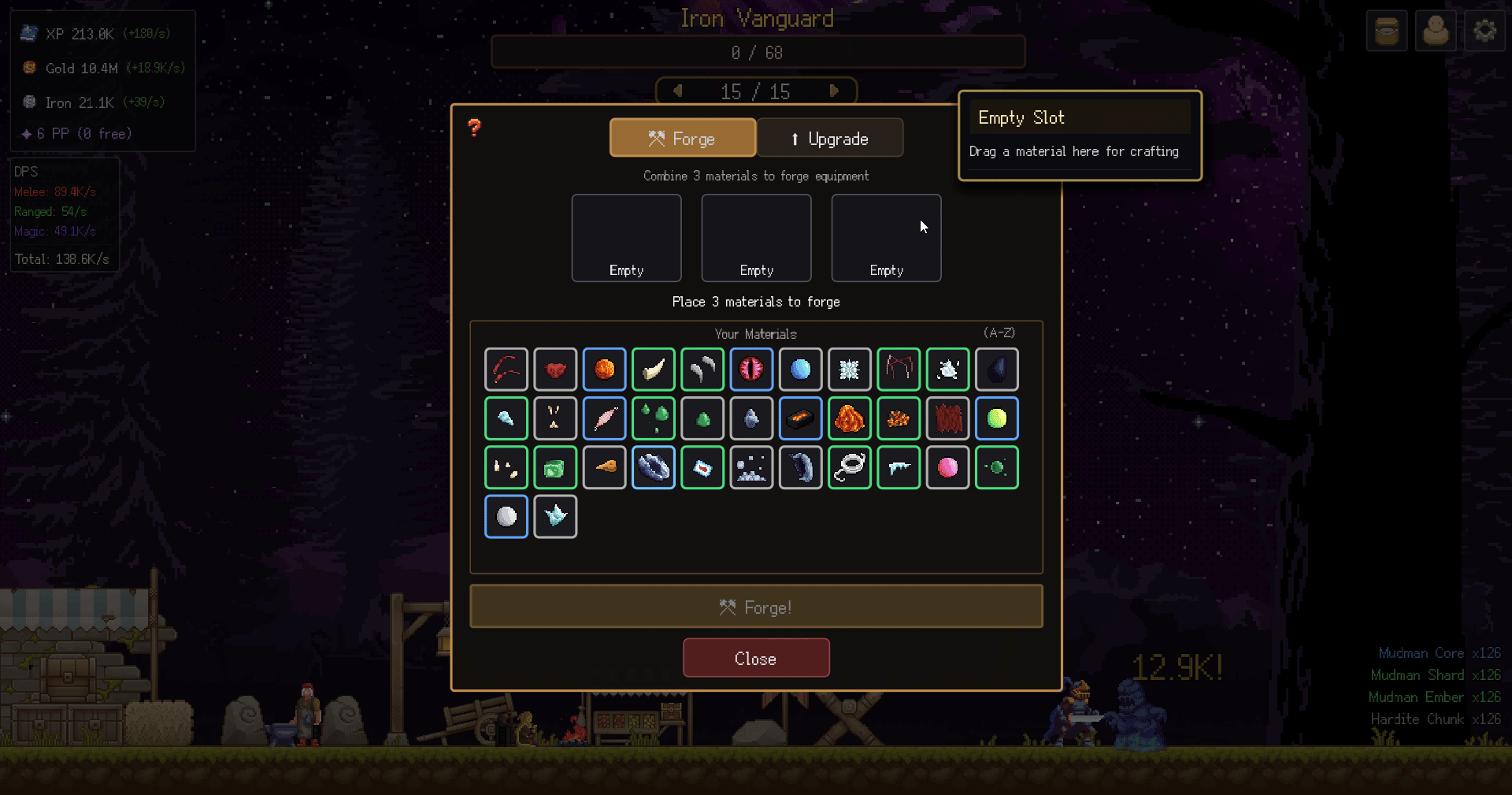The image size is (1512, 795).
Task: Toggle the A-Z materials sort
Action: tap(999, 332)
